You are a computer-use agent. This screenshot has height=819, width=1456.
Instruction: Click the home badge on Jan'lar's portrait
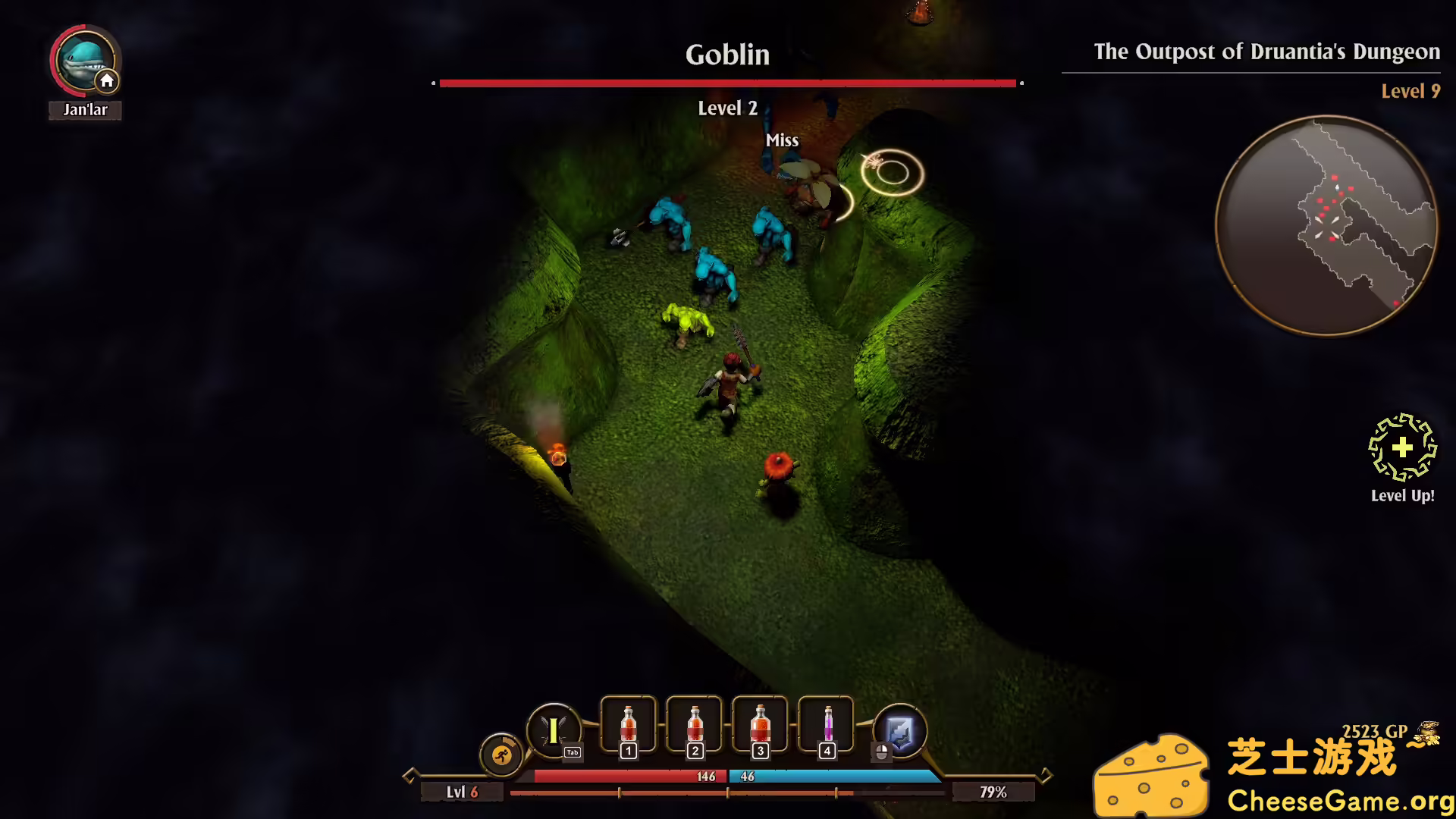[x=107, y=81]
